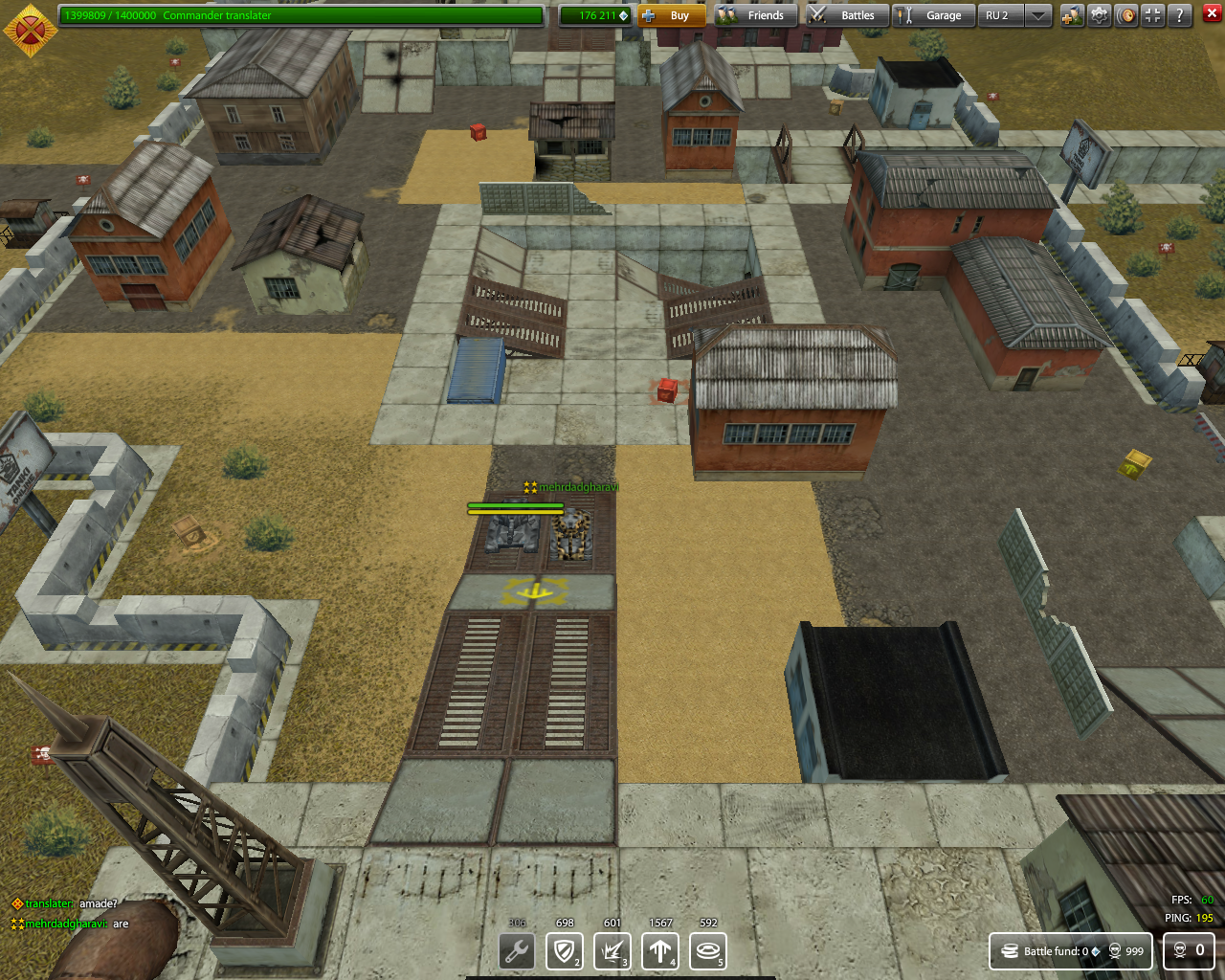
Task: Open the Buy crystals shop
Action: pos(671,15)
